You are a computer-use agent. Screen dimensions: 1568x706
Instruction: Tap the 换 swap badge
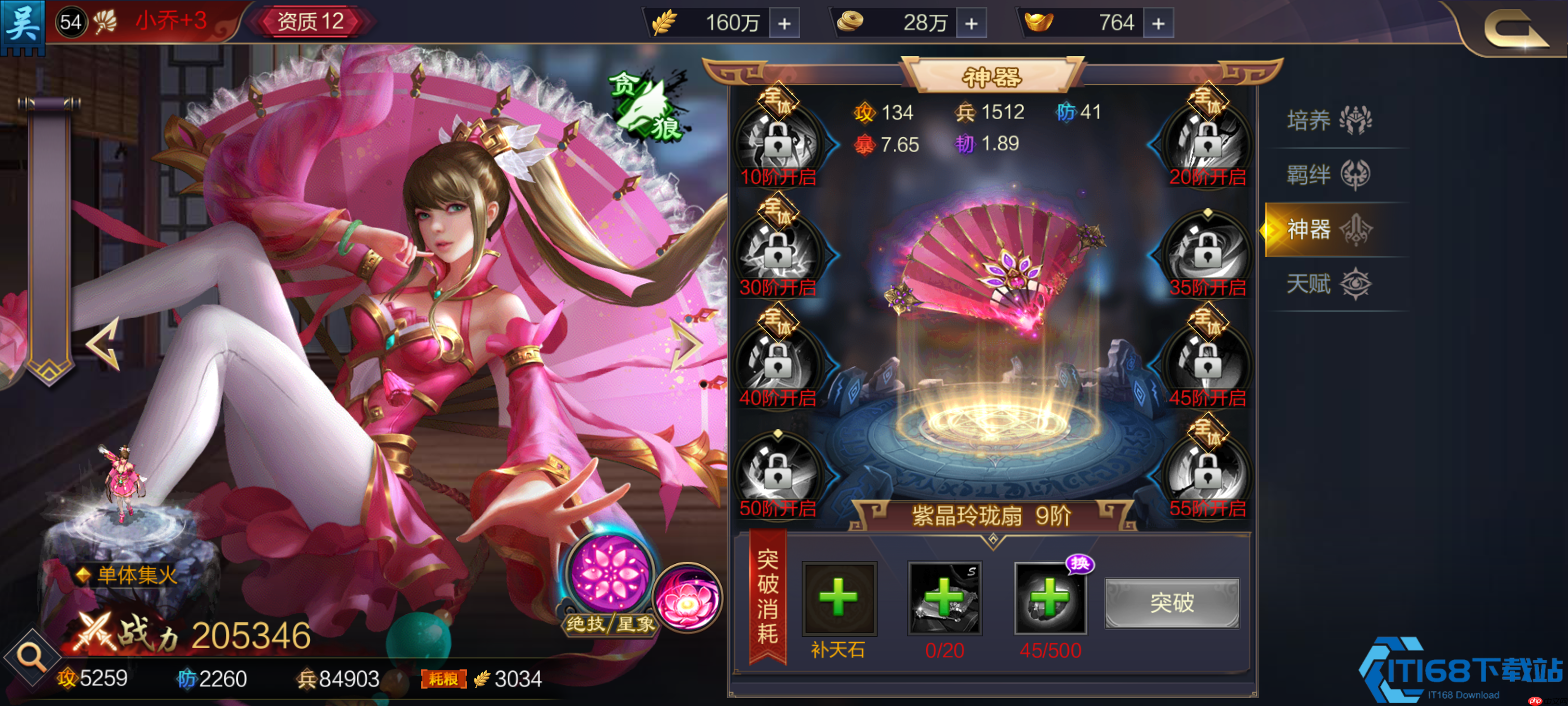pyautogui.click(x=1080, y=563)
